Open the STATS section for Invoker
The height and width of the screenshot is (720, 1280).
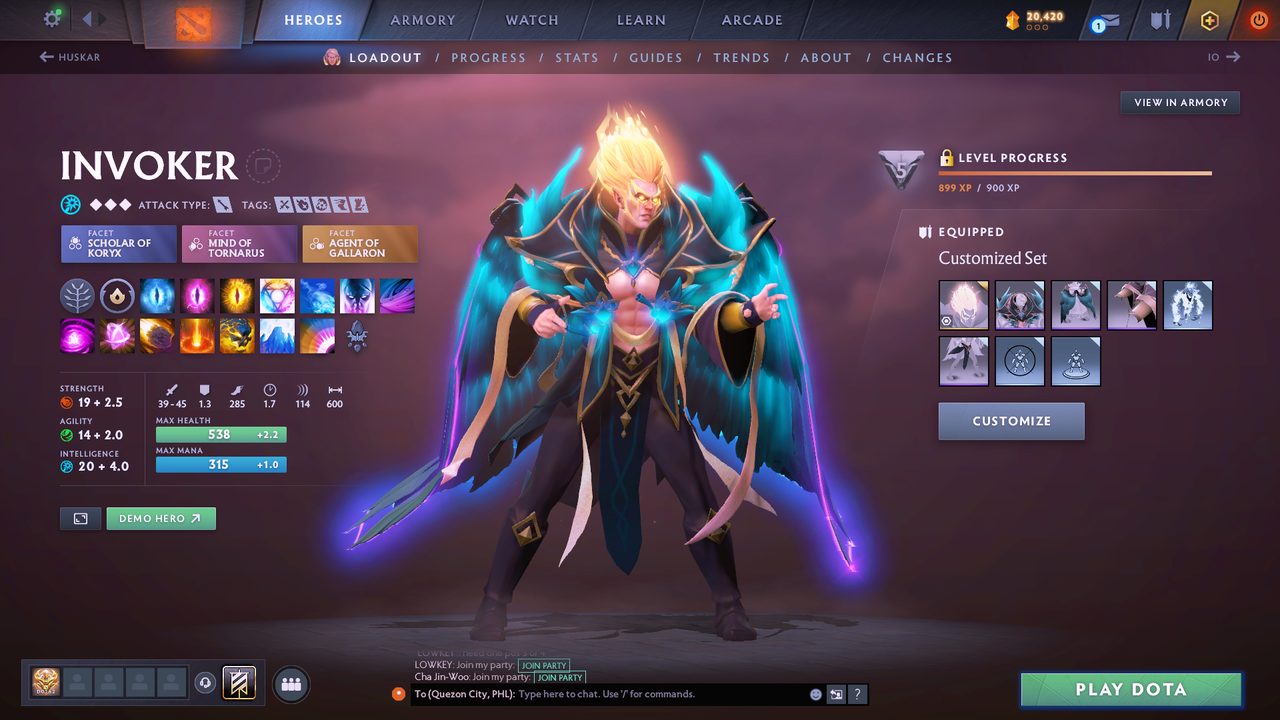pos(577,57)
